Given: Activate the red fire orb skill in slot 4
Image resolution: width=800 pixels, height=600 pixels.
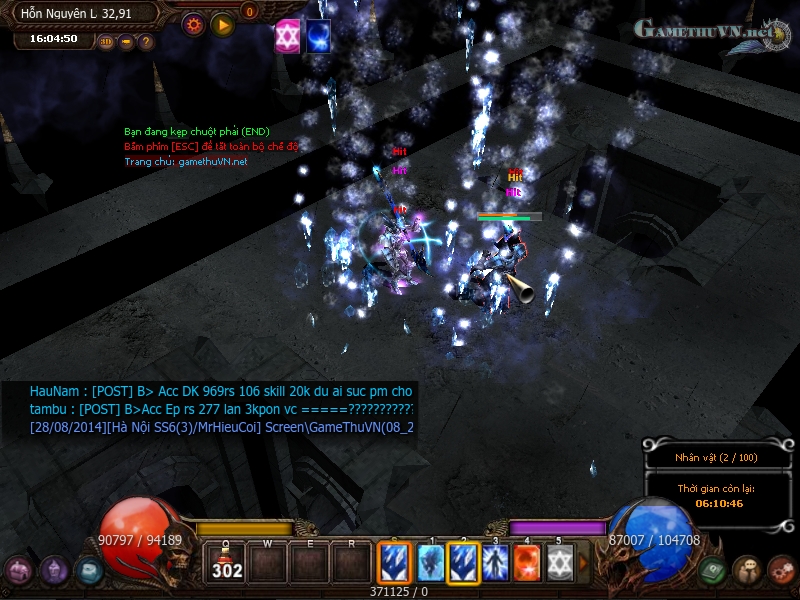Looking at the screenshot, I should pyautogui.click(x=528, y=562).
